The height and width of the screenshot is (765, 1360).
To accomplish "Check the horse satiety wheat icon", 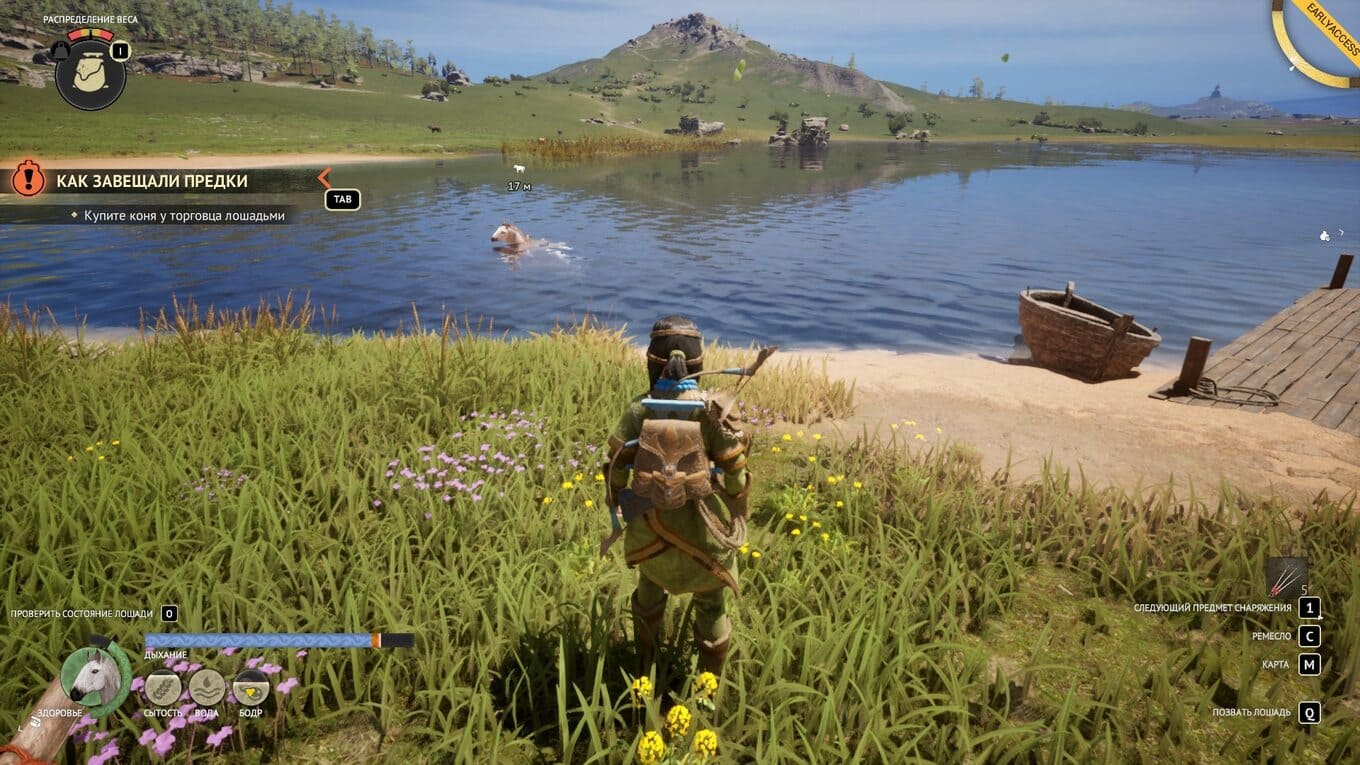I will point(163,688).
